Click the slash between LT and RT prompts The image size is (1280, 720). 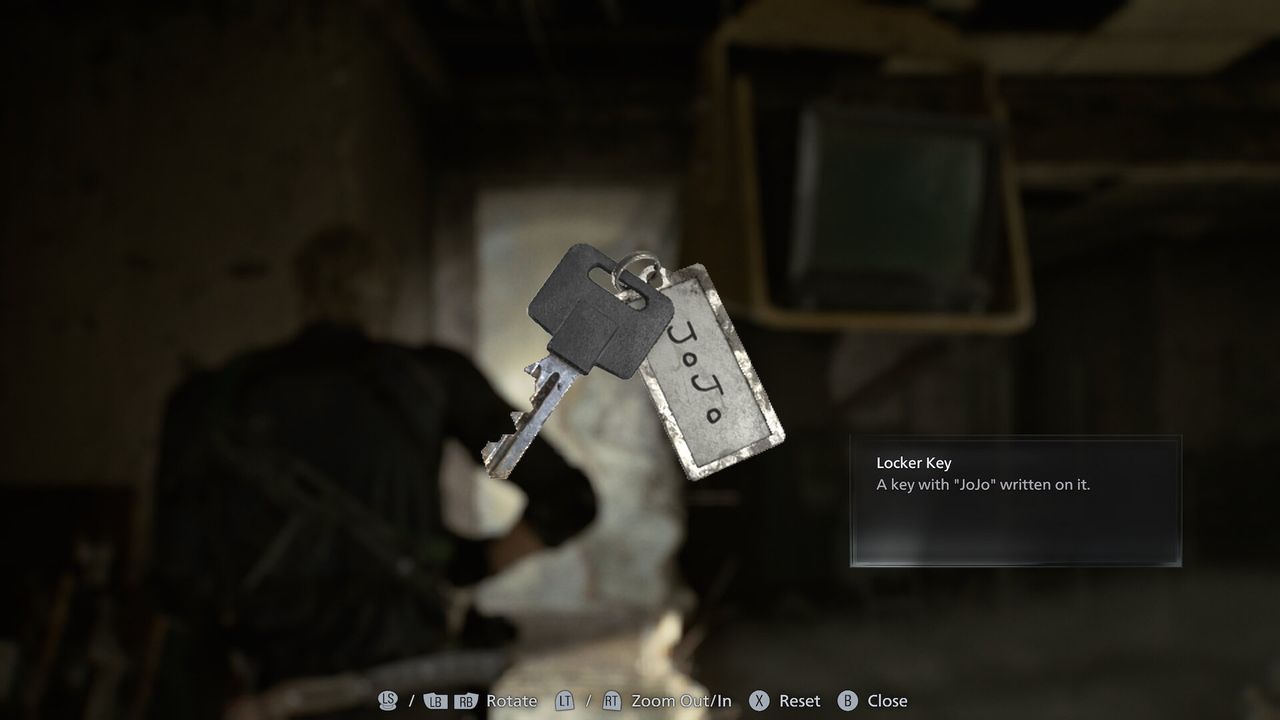pyautogui.click(x=586, y=701)
